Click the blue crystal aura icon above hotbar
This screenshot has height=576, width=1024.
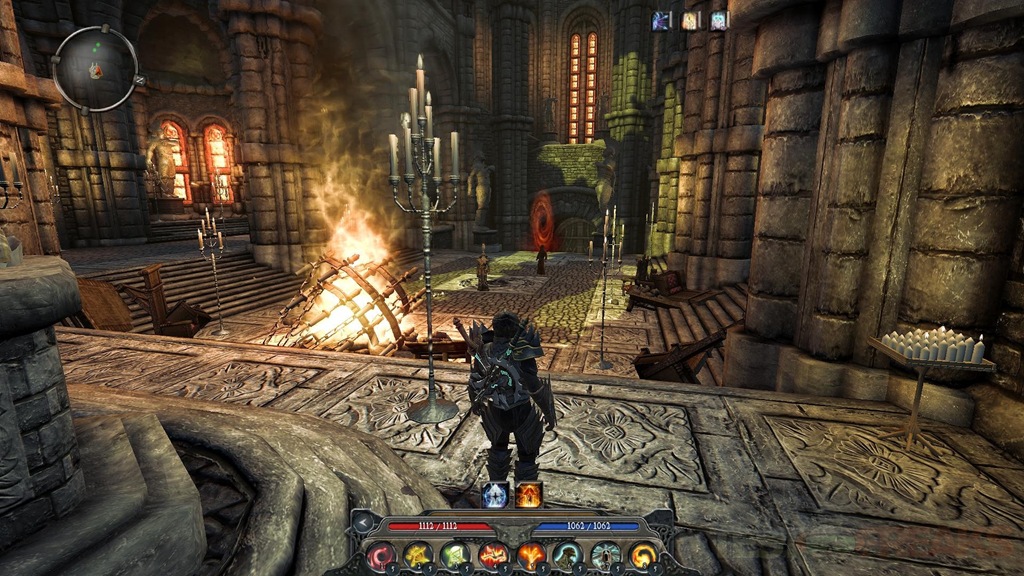coord(495,494)
